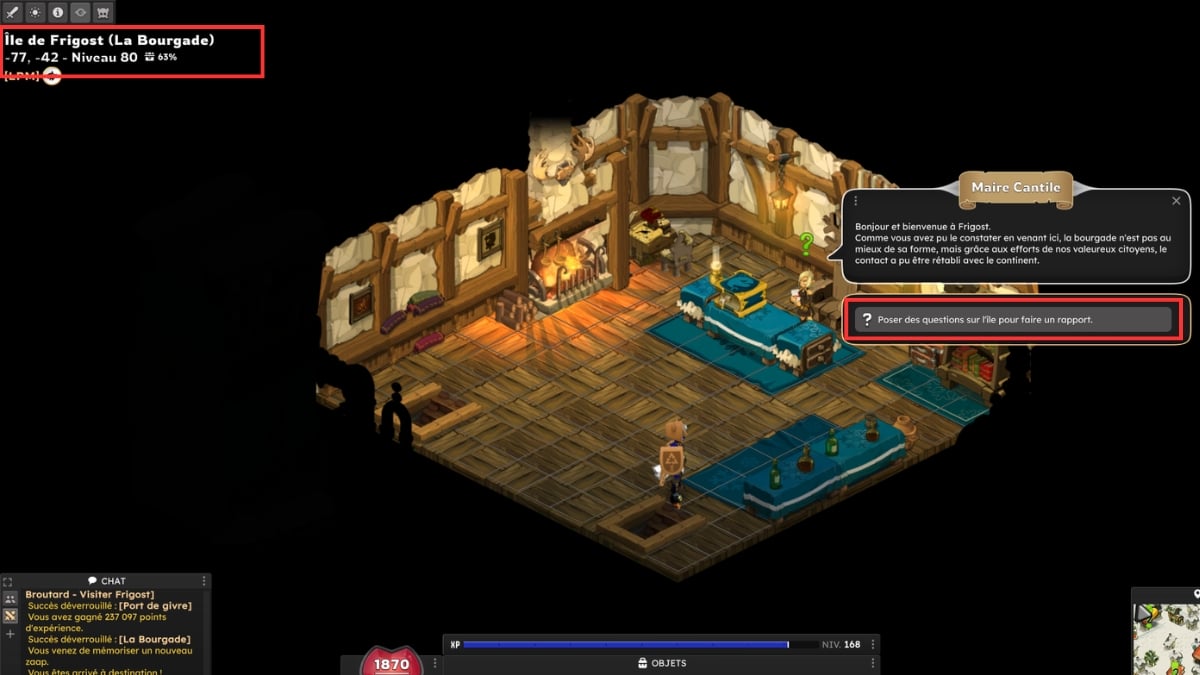Click the monster-head icon in the top toolbar
The width and height of the screenshot is (1200, 675).
[x=102, y=12]
